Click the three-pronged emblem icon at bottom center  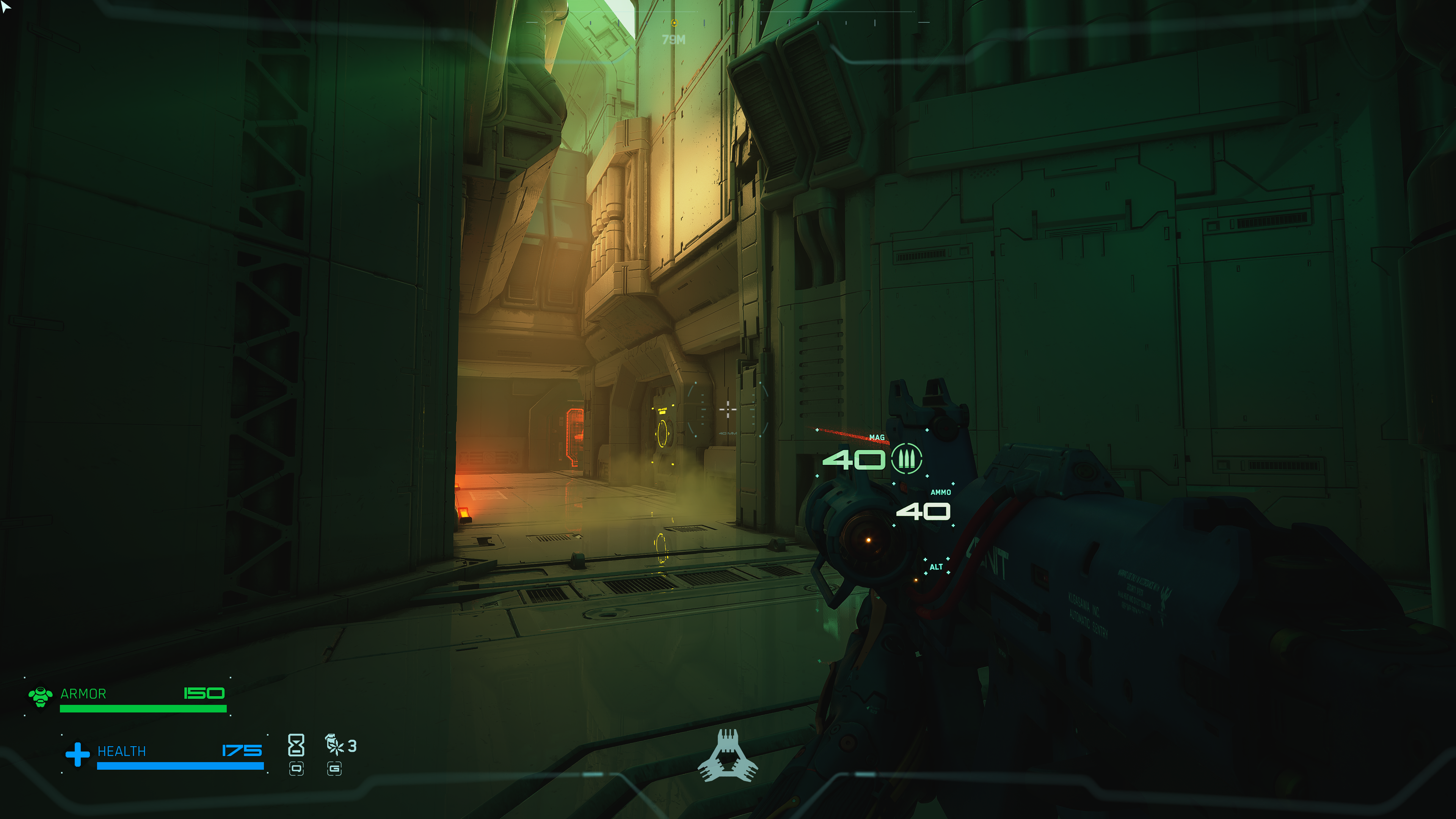click(x=728, y=756)
